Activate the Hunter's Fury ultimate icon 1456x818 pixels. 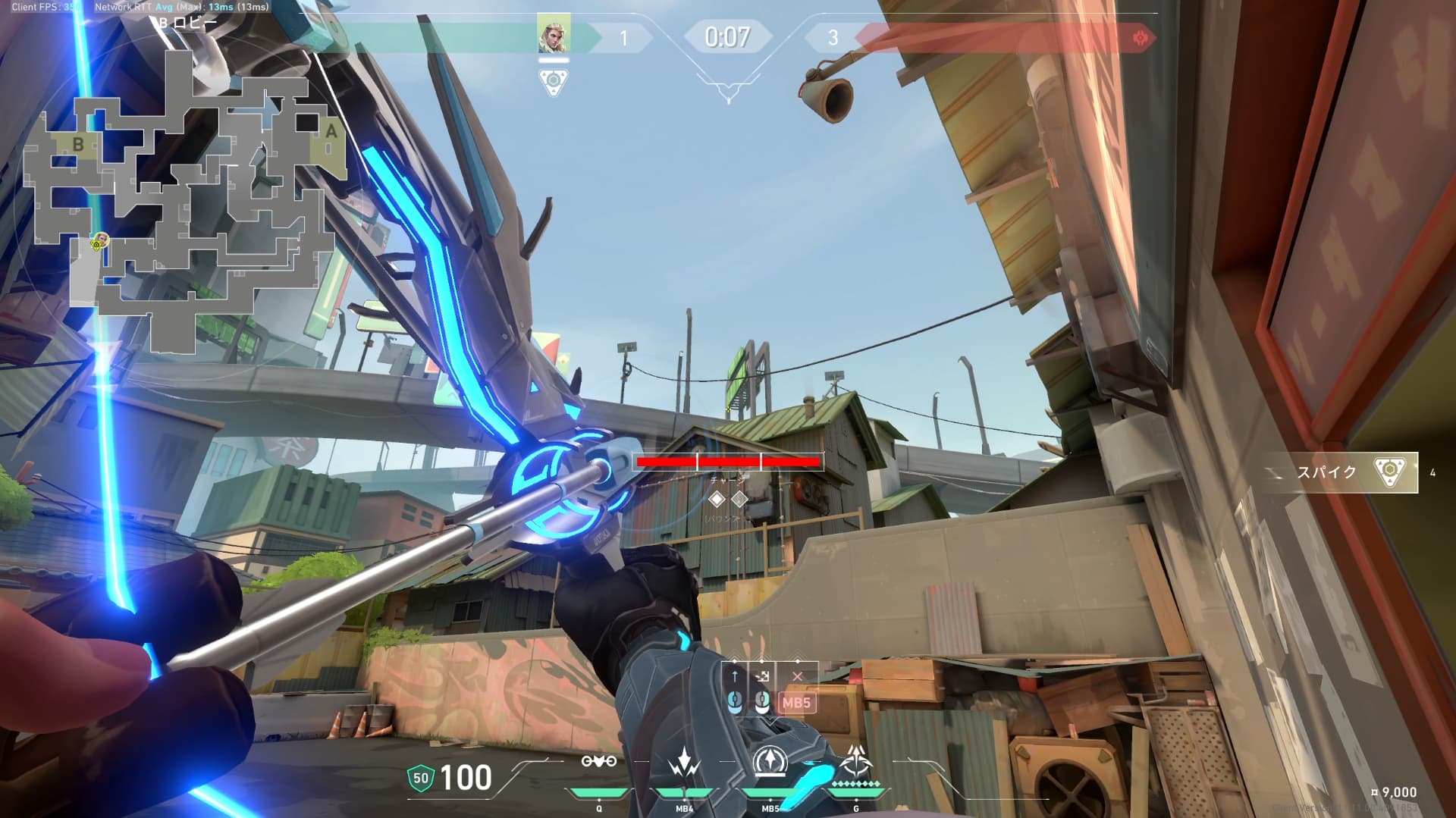coord(856,761)
